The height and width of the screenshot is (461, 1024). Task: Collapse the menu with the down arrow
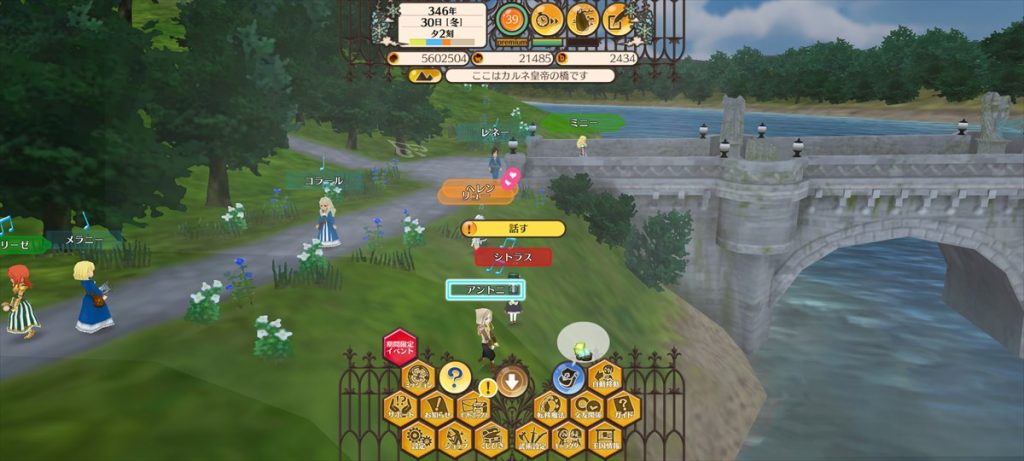[512, 379]
